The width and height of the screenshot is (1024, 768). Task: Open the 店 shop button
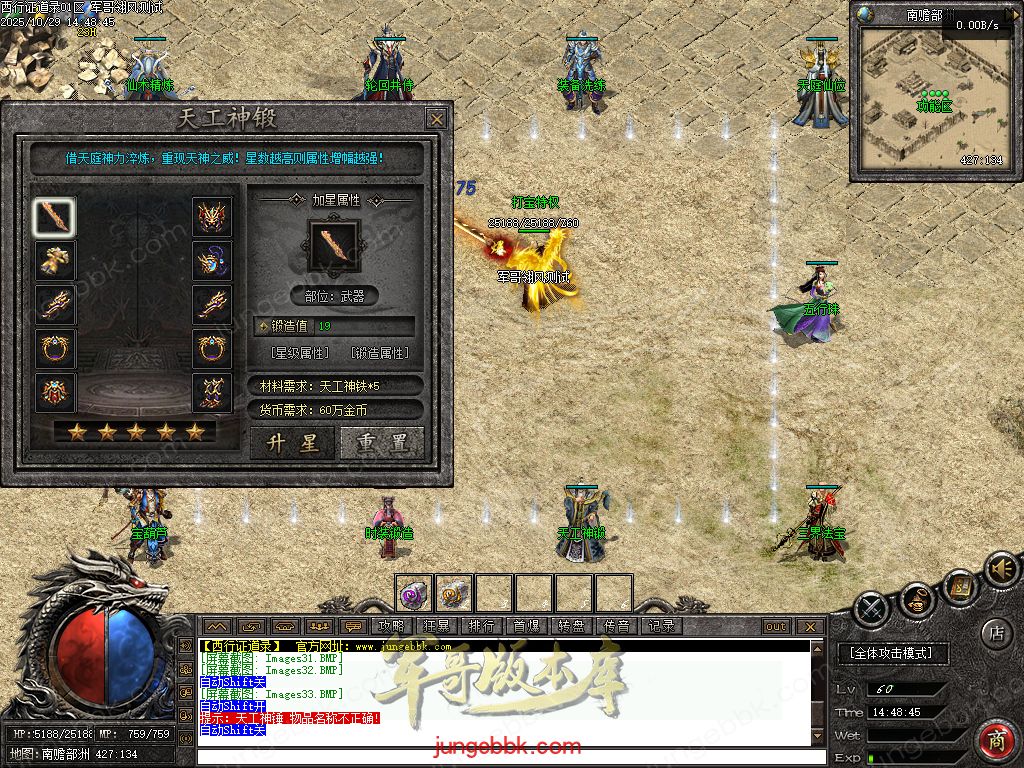click(996, 632)
